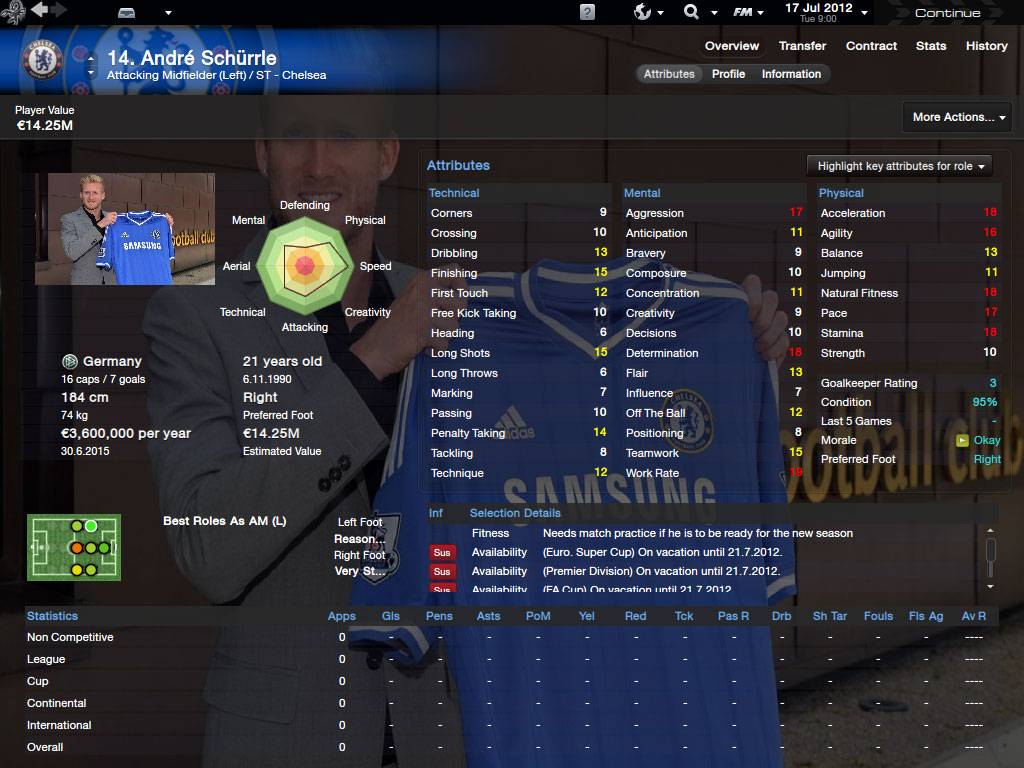Expand Highlight key attributes for role dropdown
The image size is (1024, 768).
(x=899, y=166)
